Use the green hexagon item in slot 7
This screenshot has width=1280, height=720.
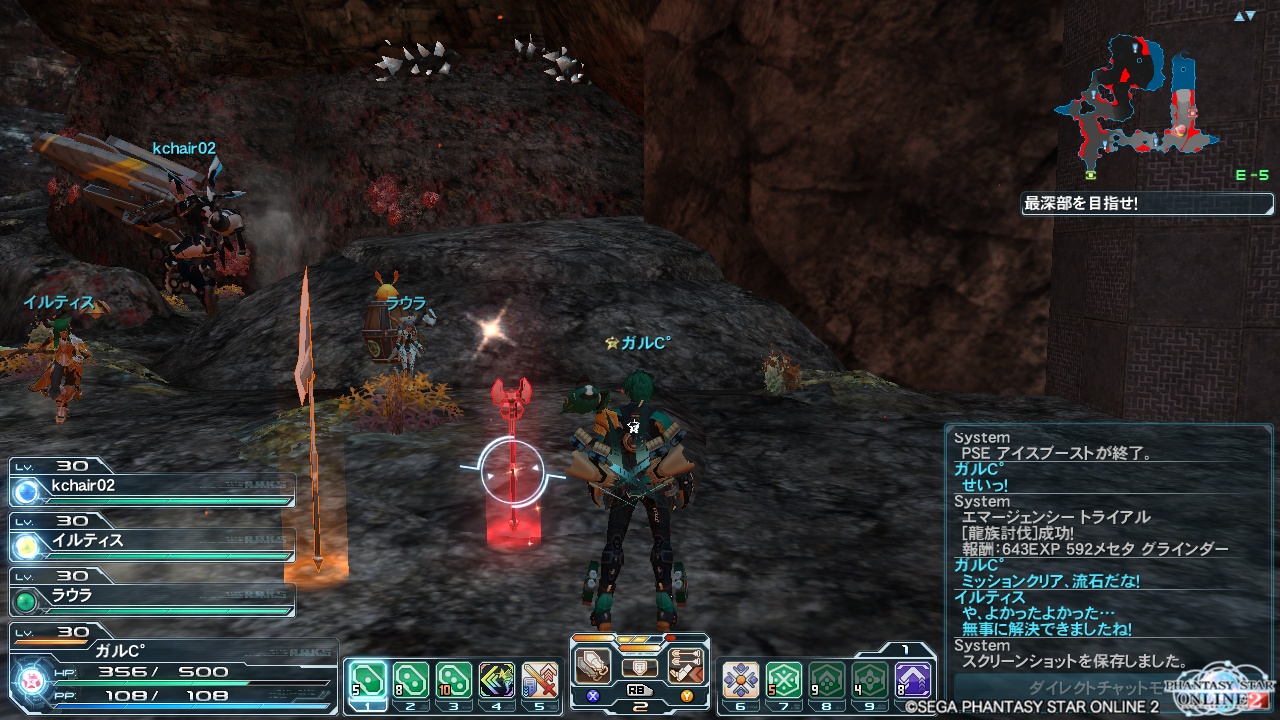tap(784, 680)
